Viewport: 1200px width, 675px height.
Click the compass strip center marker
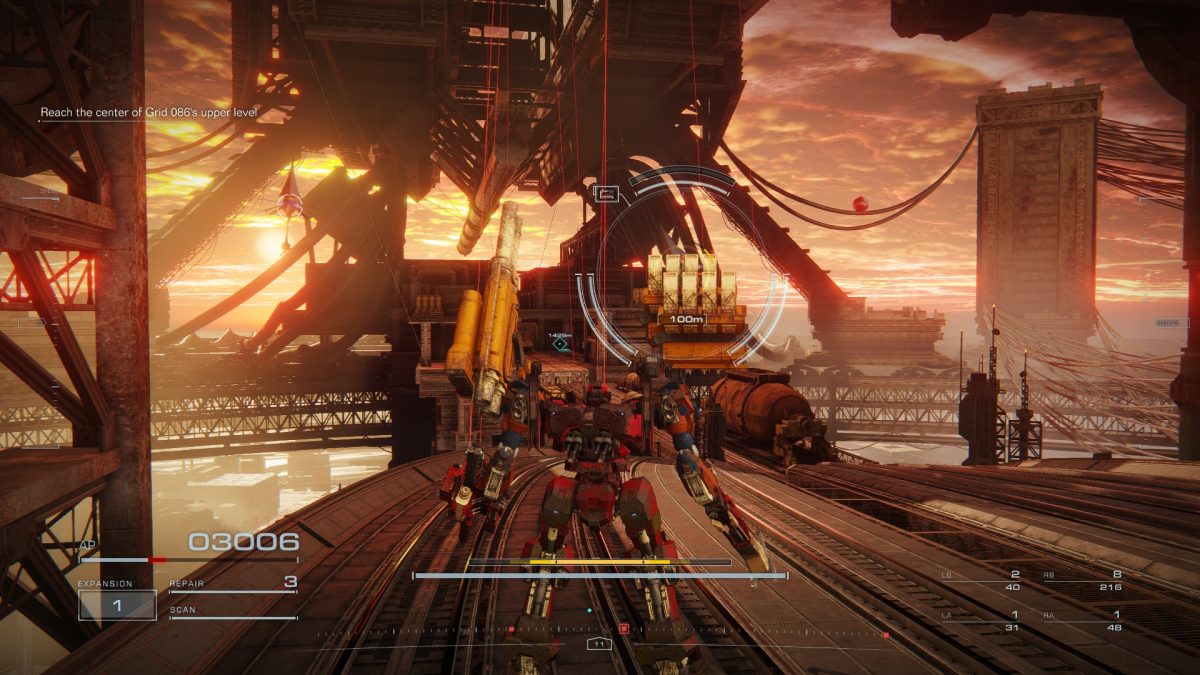coord(599,643)
